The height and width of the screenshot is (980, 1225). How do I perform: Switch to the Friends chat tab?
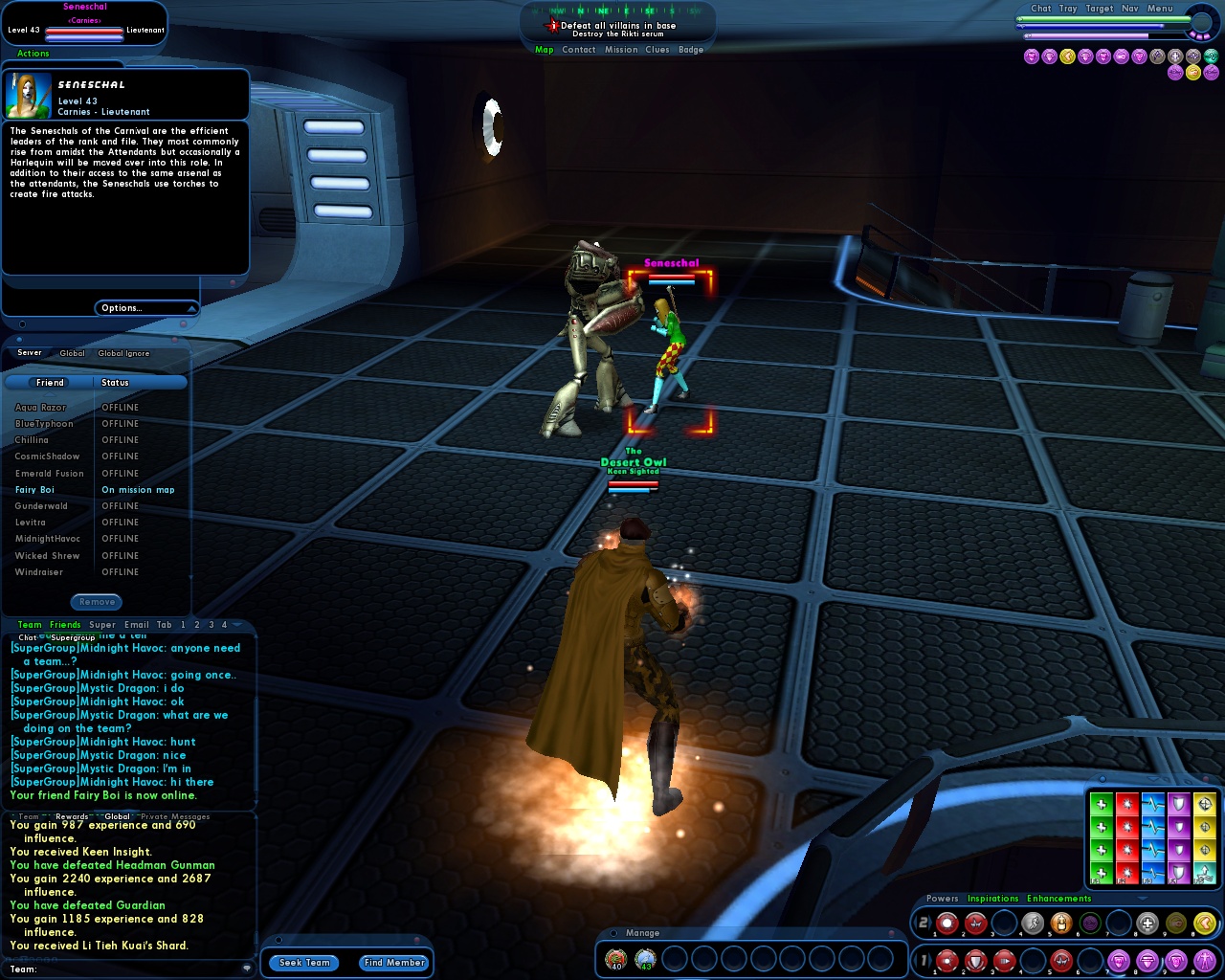(65, 625)
